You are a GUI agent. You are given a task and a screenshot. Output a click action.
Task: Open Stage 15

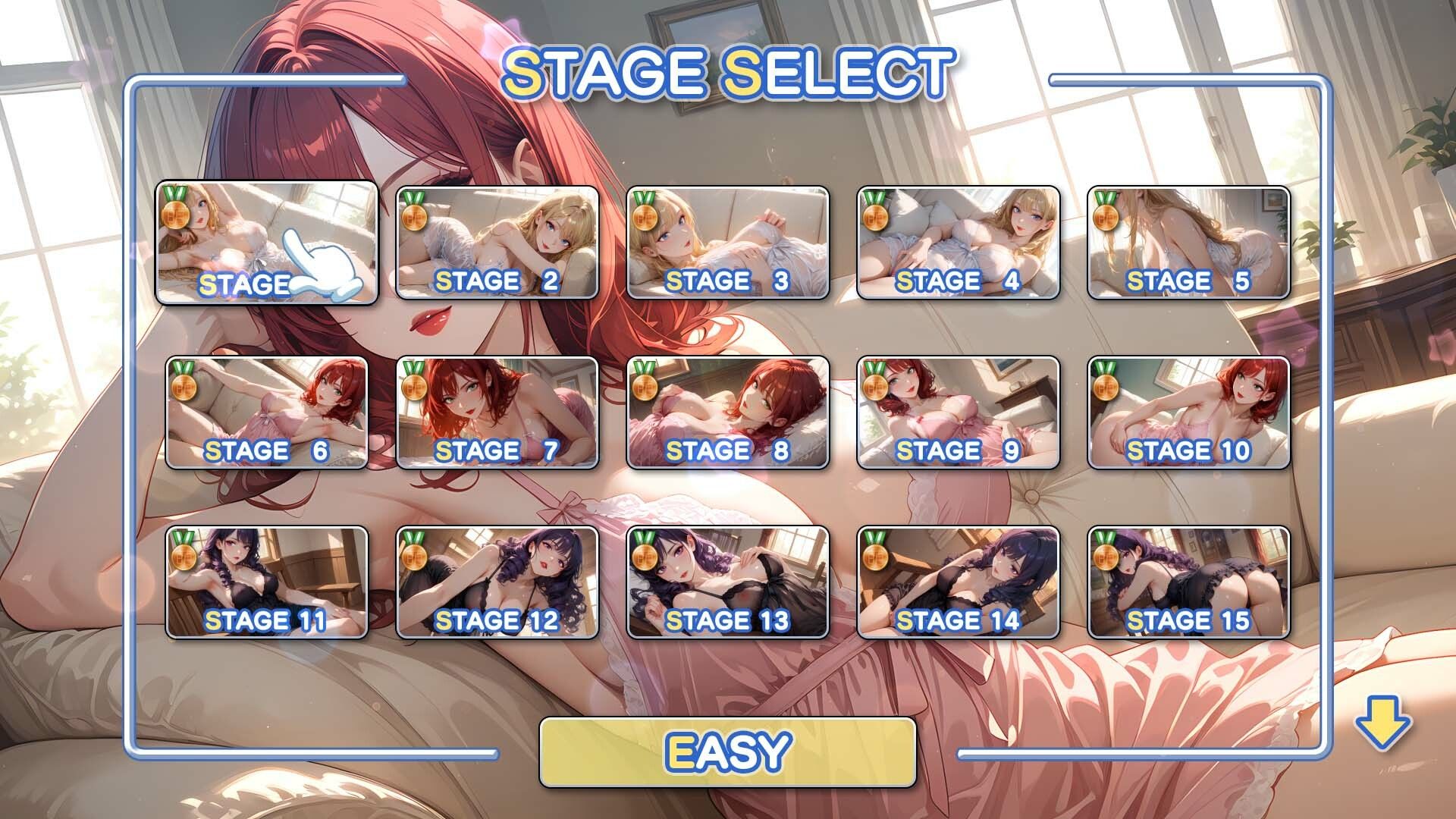click(1188, 582)
